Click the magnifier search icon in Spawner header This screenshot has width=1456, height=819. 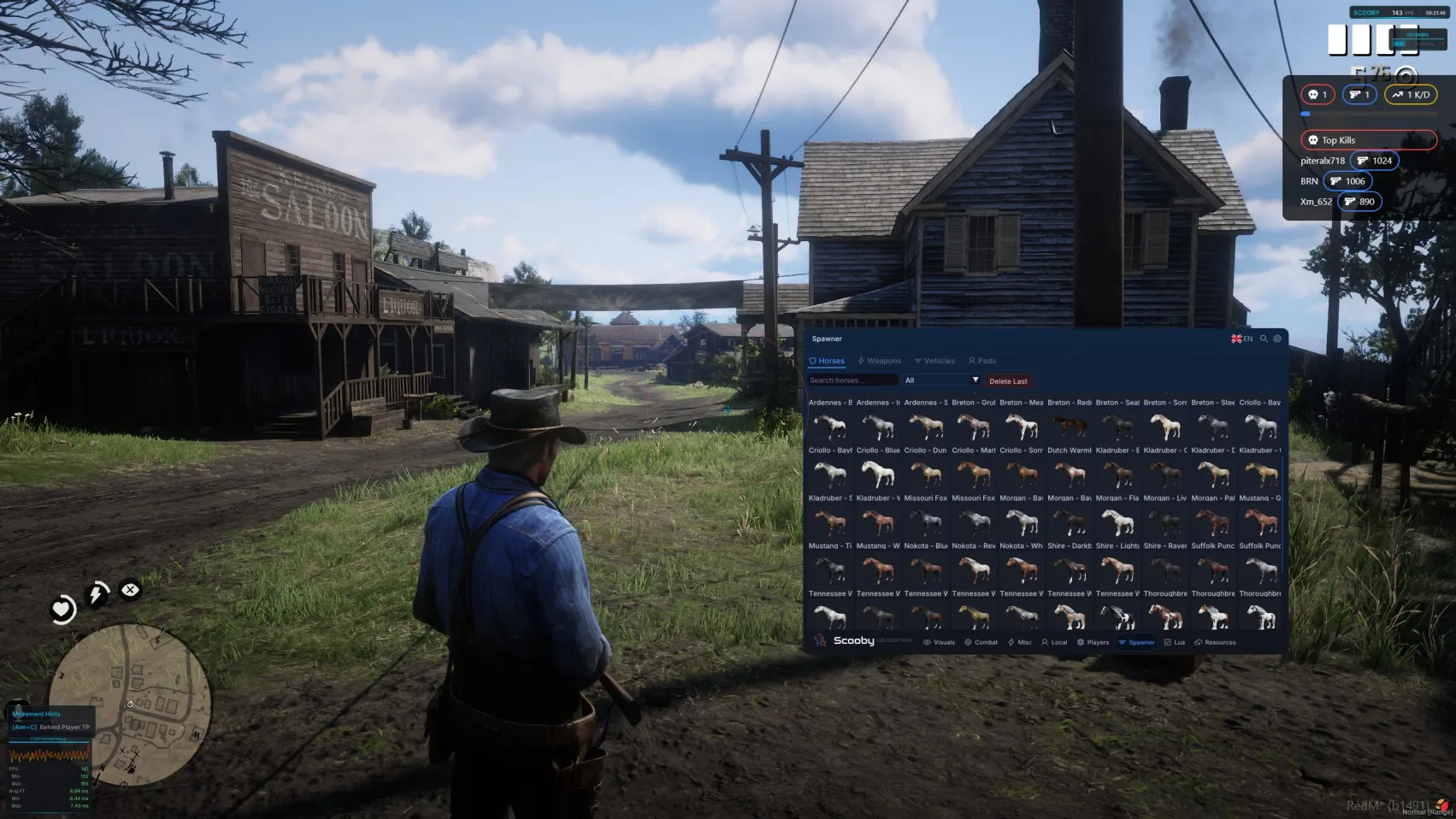point(1265,339)
